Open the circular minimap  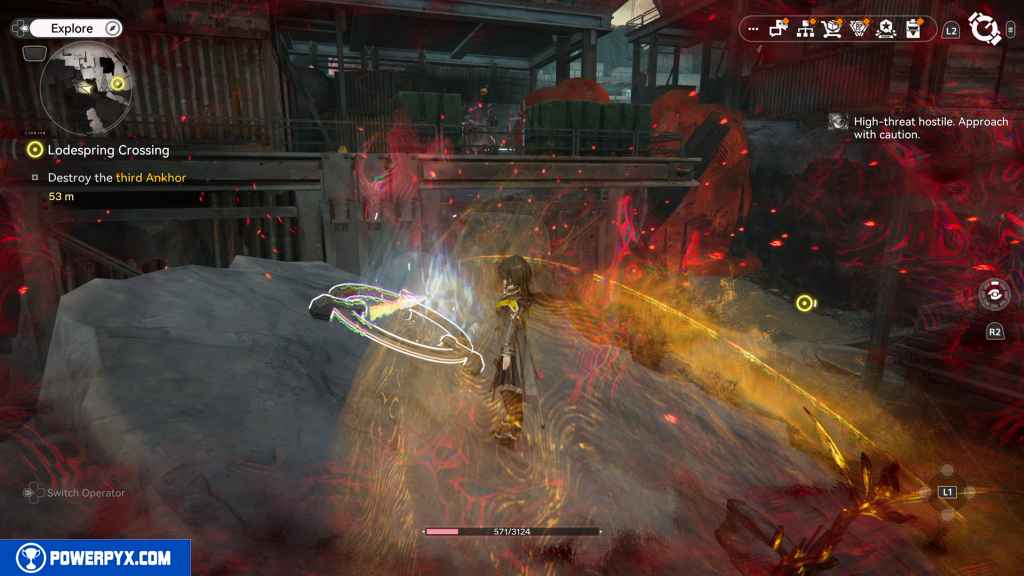point(88,88)
